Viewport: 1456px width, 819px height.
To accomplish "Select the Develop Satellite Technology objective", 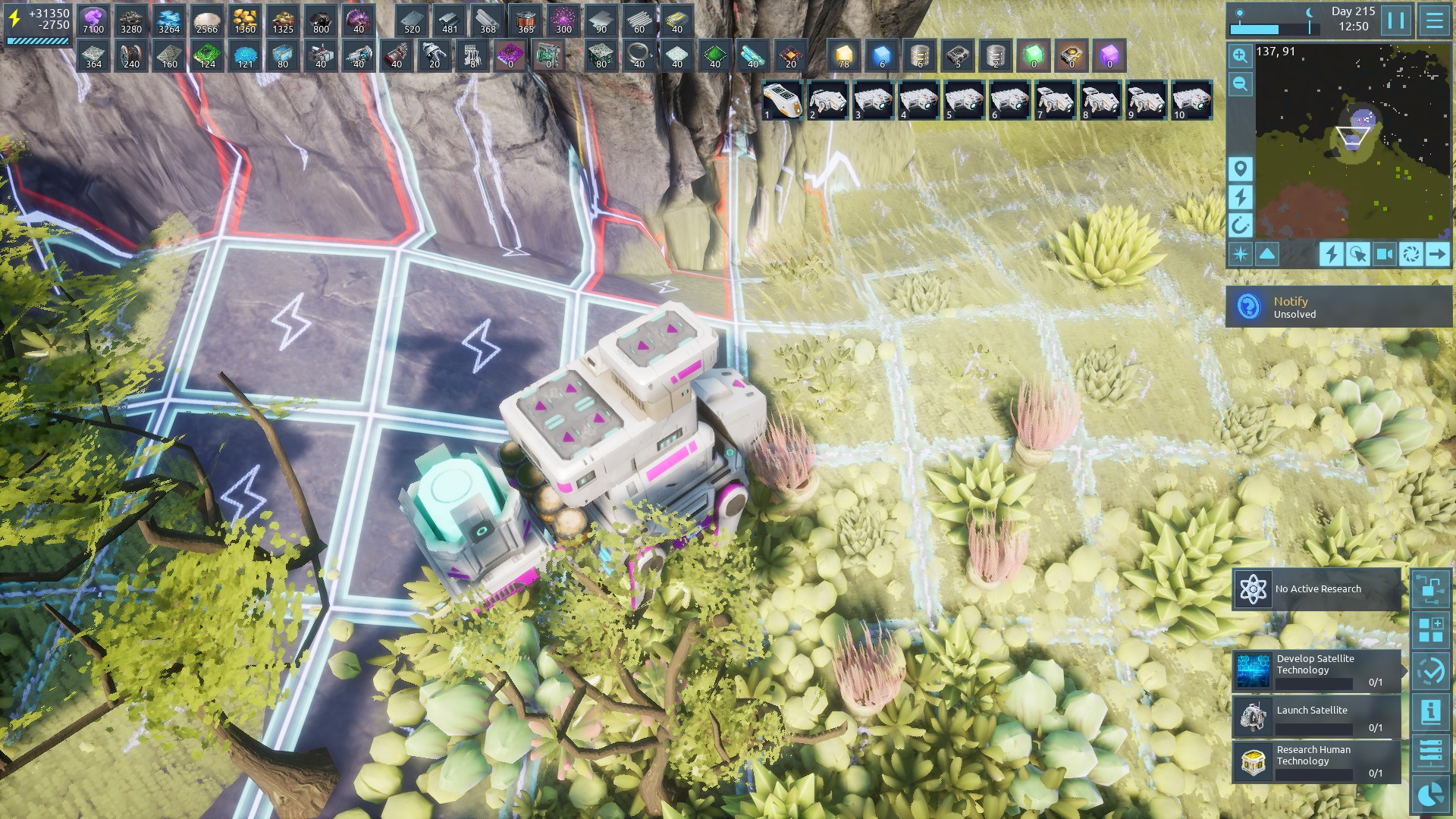I will coord(1316,670).
